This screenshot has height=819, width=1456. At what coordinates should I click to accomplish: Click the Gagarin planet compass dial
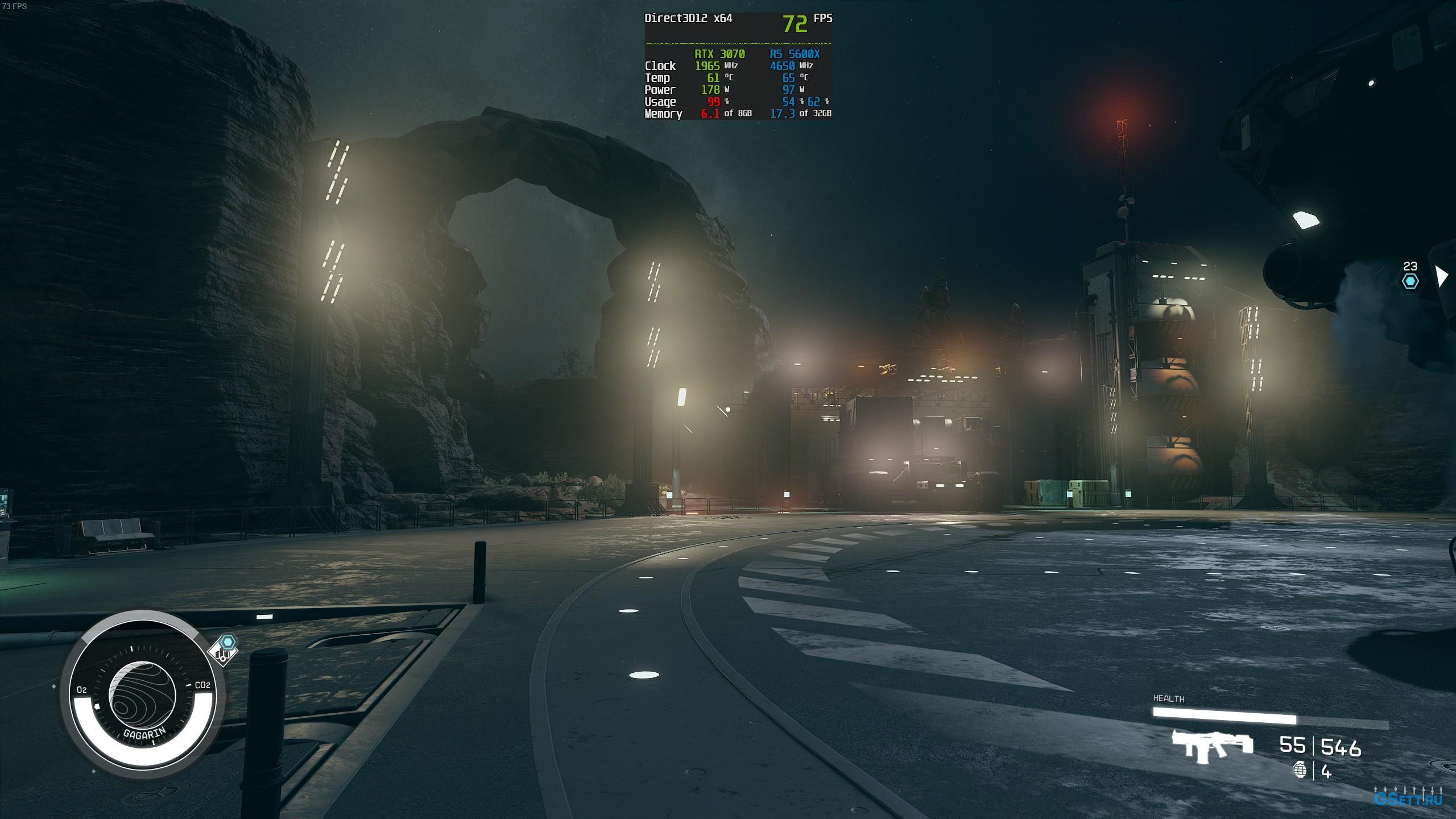(142, 698)
